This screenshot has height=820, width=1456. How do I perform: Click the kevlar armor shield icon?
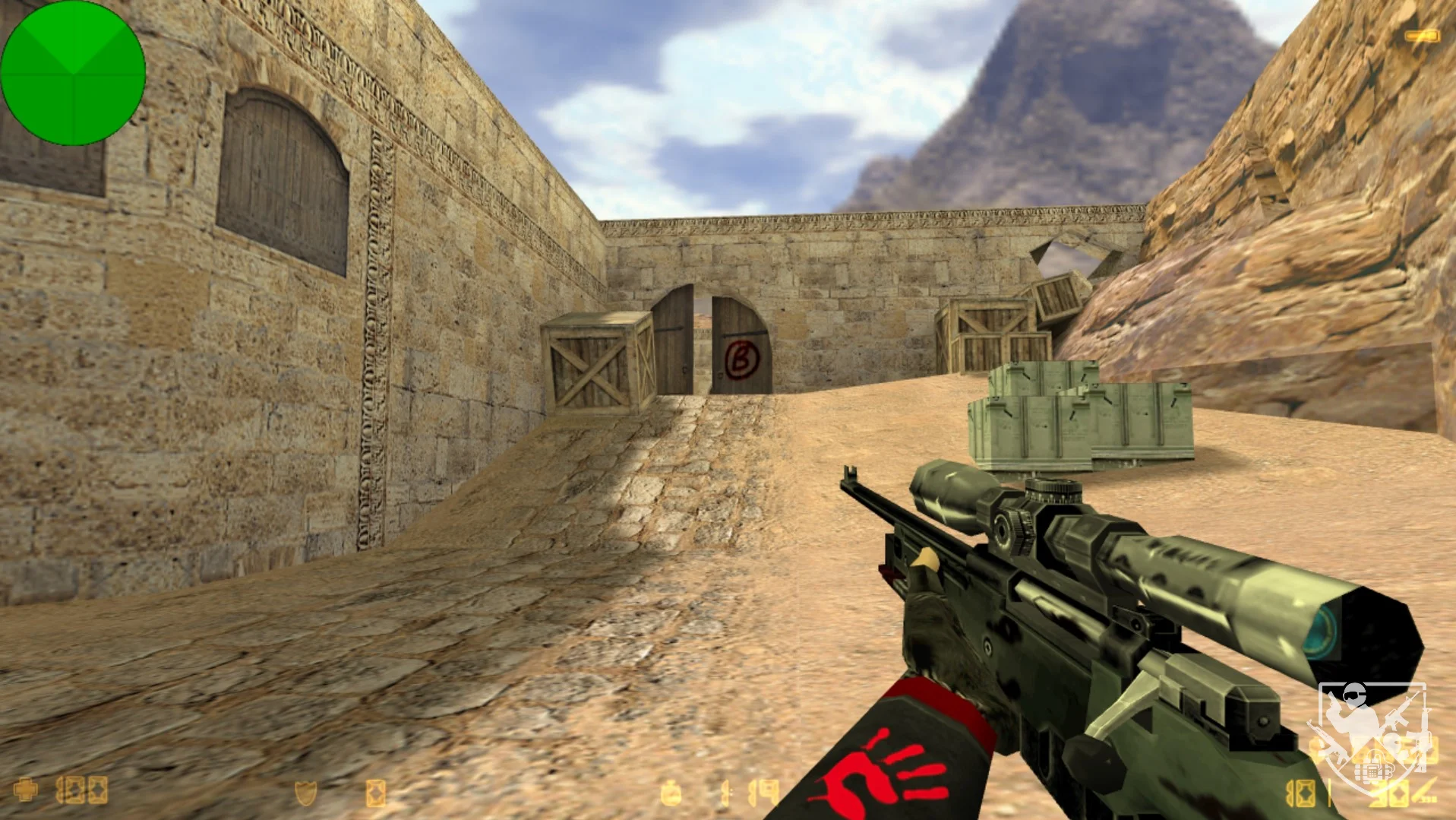(305, 793)
